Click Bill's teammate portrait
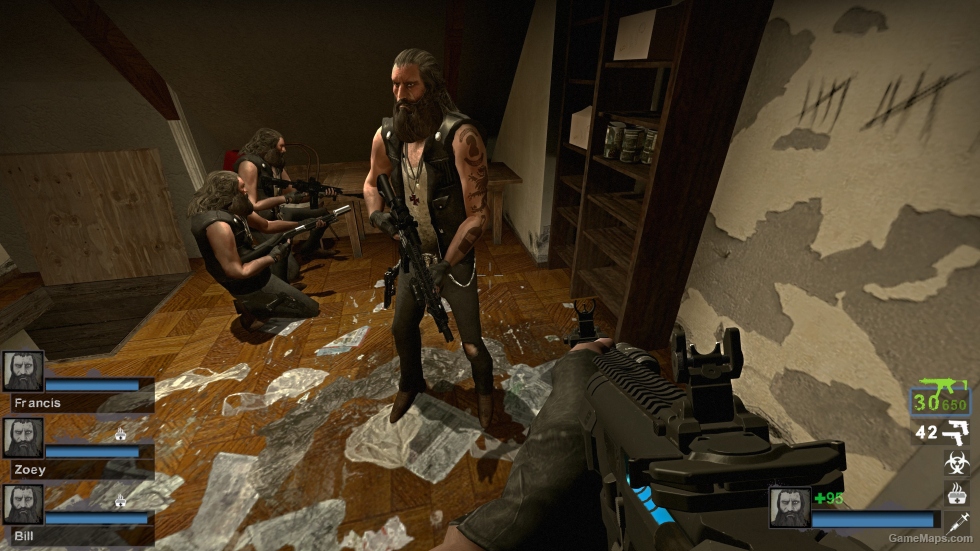Image resolution: width=980 pixels, height=551 pixels. click(23, 504)
